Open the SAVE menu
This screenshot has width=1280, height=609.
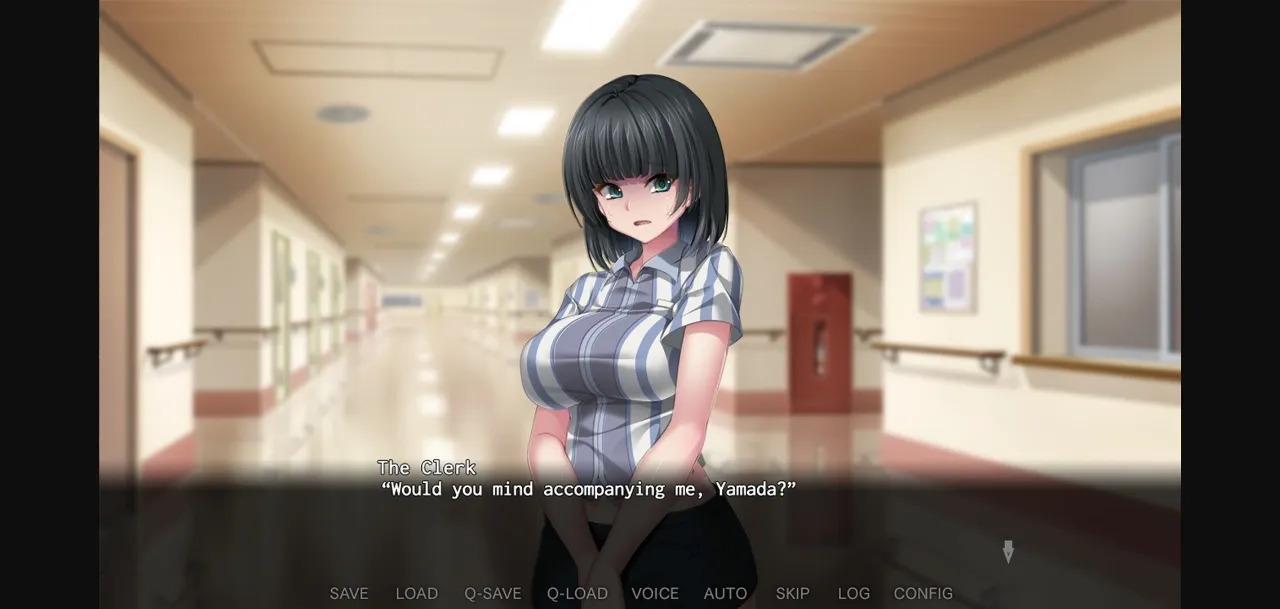coord(349,593)
